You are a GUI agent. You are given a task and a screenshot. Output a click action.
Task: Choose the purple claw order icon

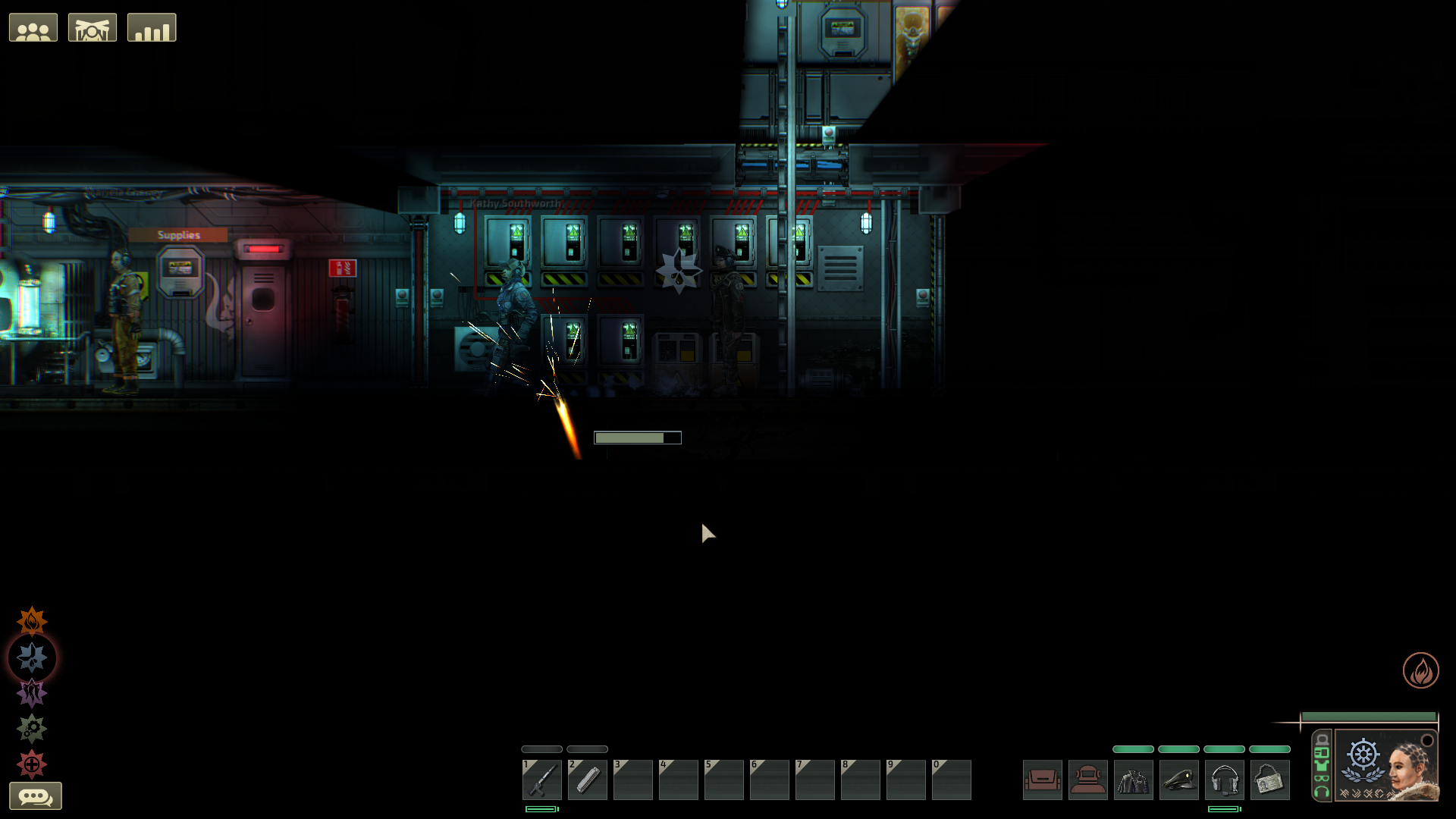tap(32, 693)
